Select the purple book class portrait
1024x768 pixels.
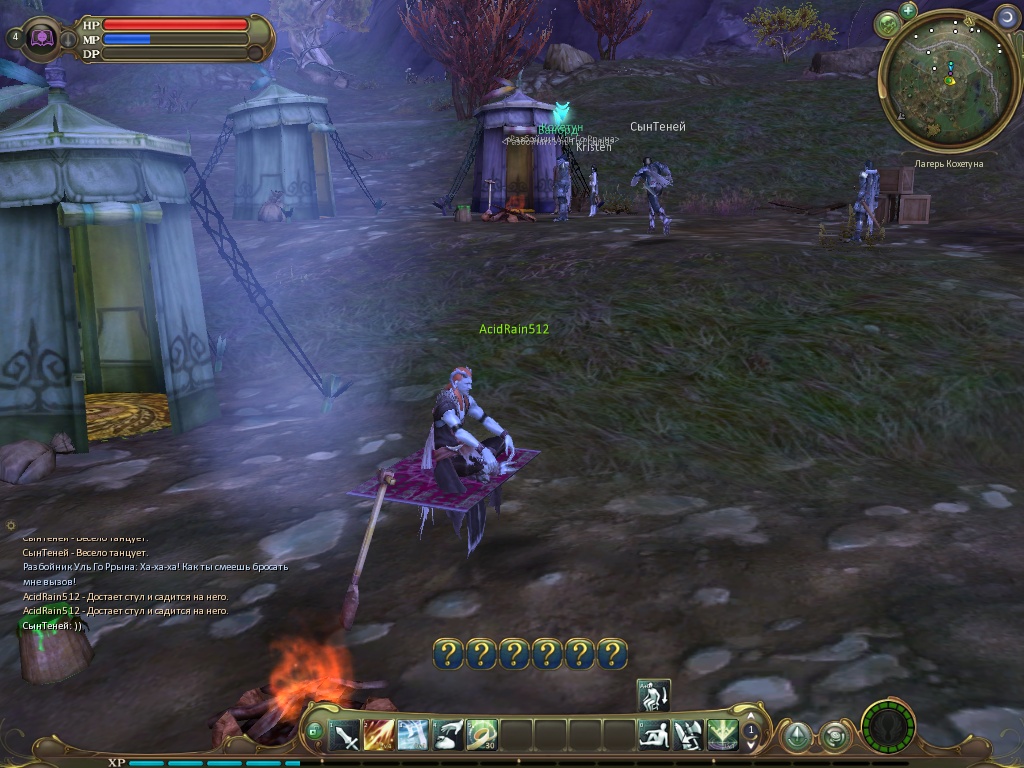coord(42,38)
